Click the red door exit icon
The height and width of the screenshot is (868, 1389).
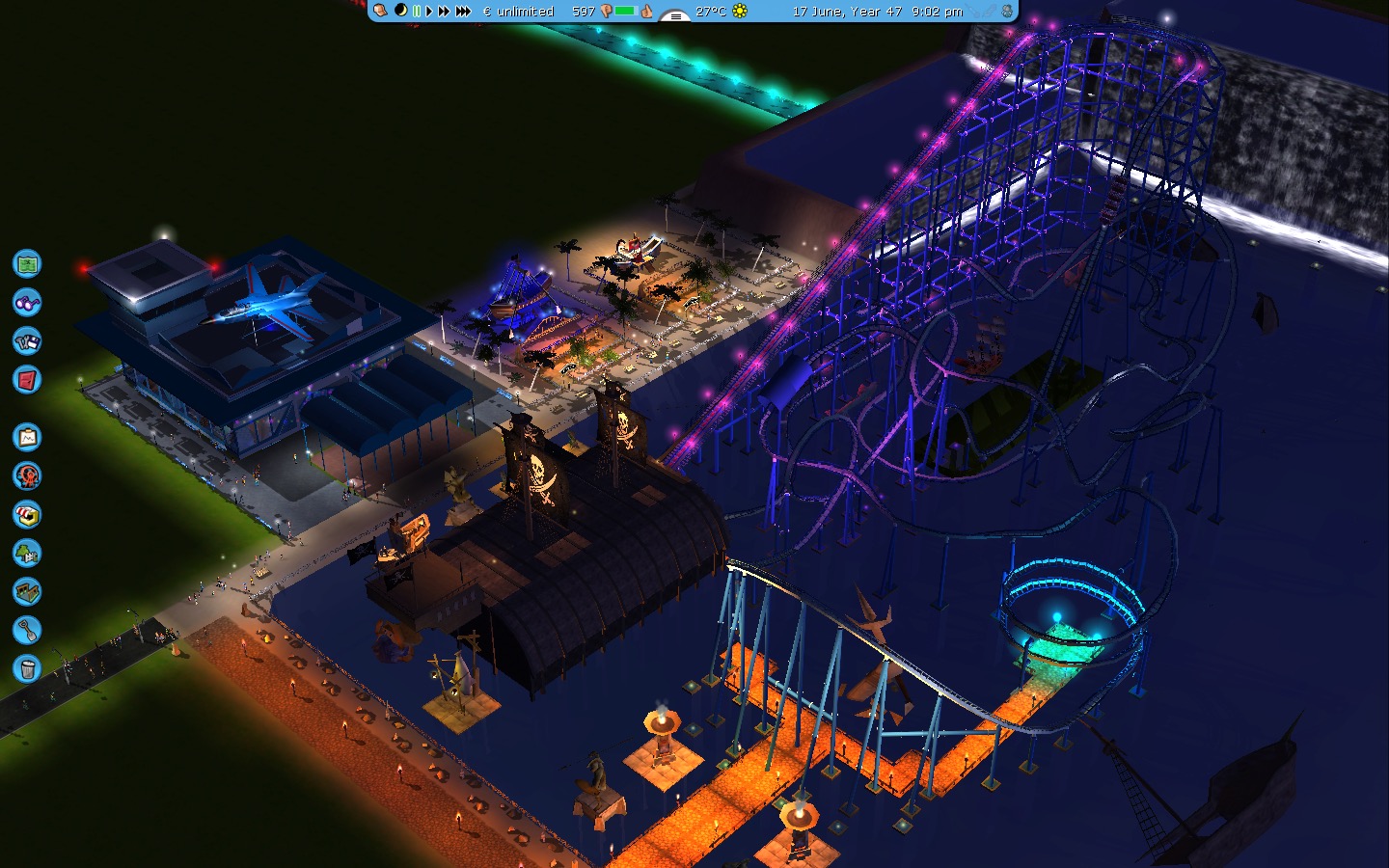[27, 379]
